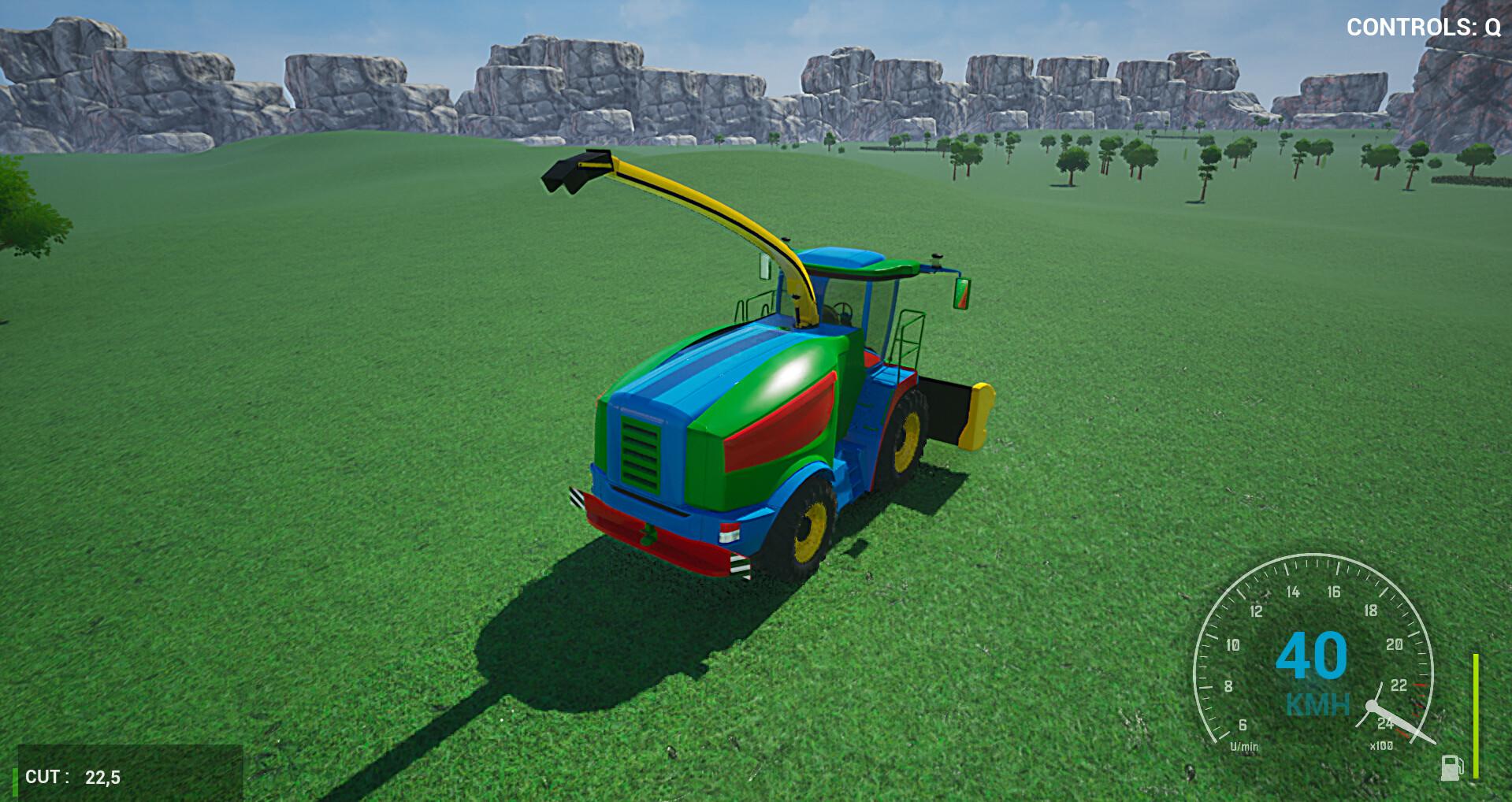This screenshot has width=1512, height=802.
Task: Click the x100 label inside the gauge
Action: coord(1381,746)
